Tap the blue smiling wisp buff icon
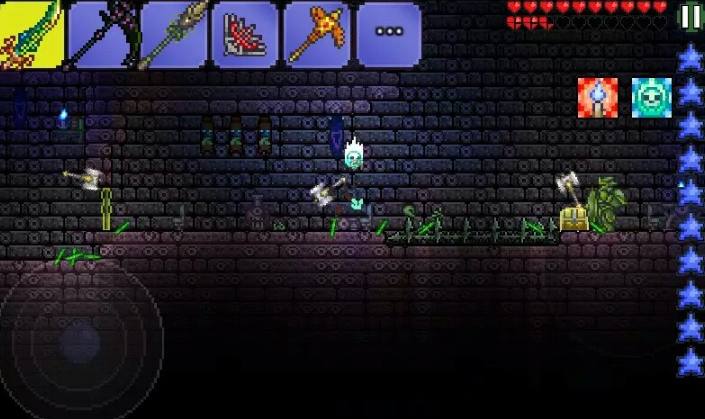Screen dimensions: 705x419 point(651,97)
